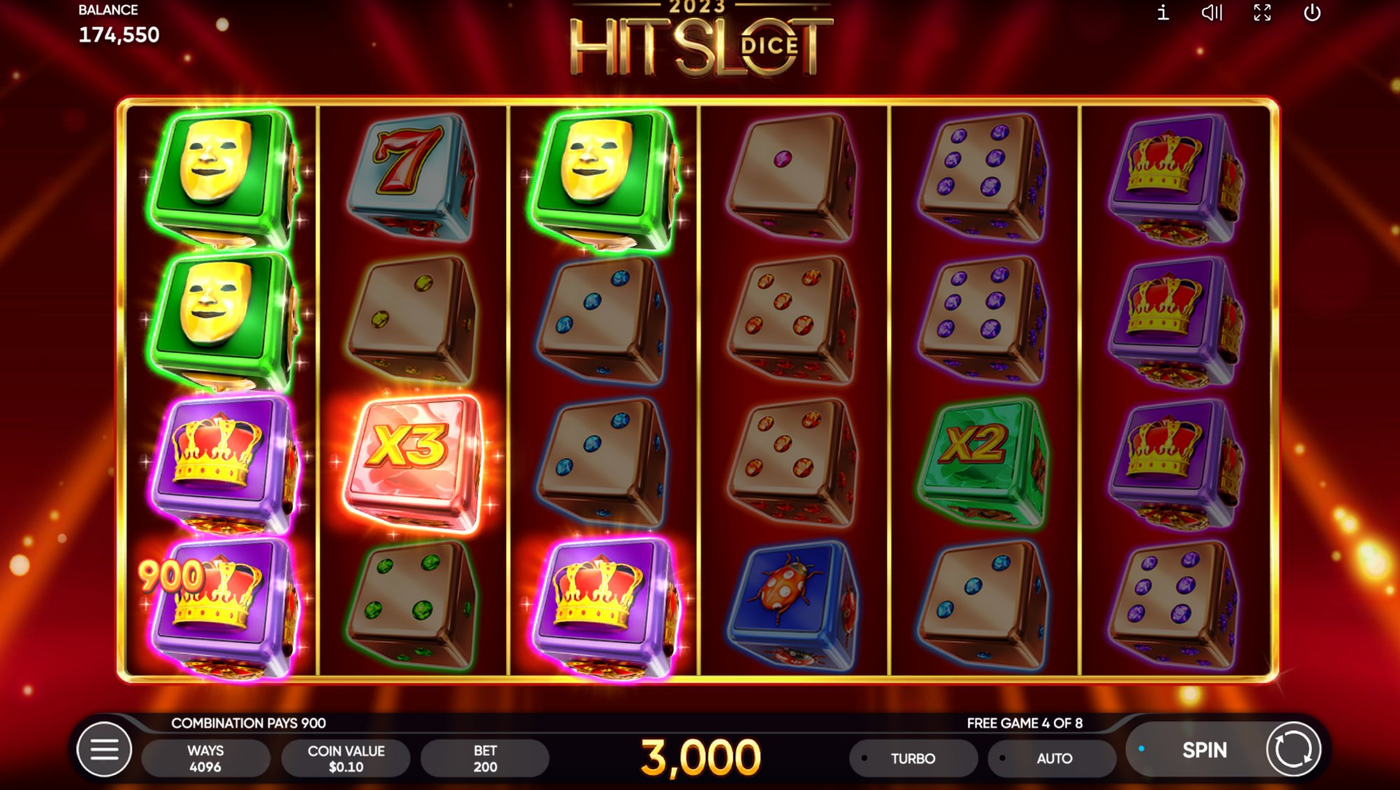The width and height of the screenshot is (1400, 790).
Task: Click the blue dot beside the SPIN button
Action: (x=1139, y=746)
